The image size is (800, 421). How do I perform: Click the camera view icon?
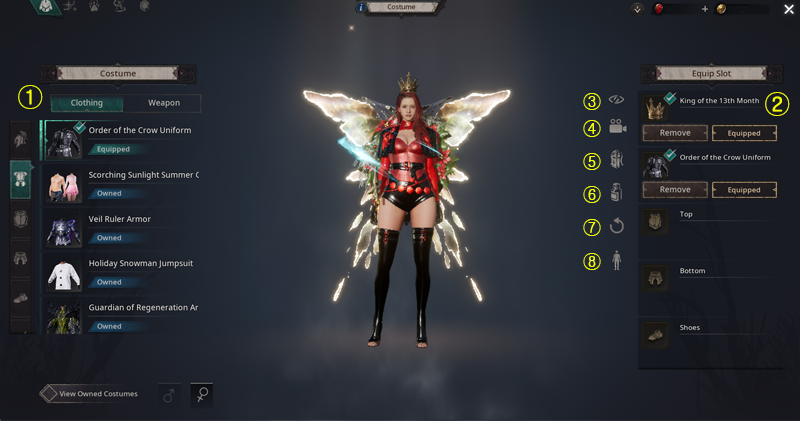point(618,127)
